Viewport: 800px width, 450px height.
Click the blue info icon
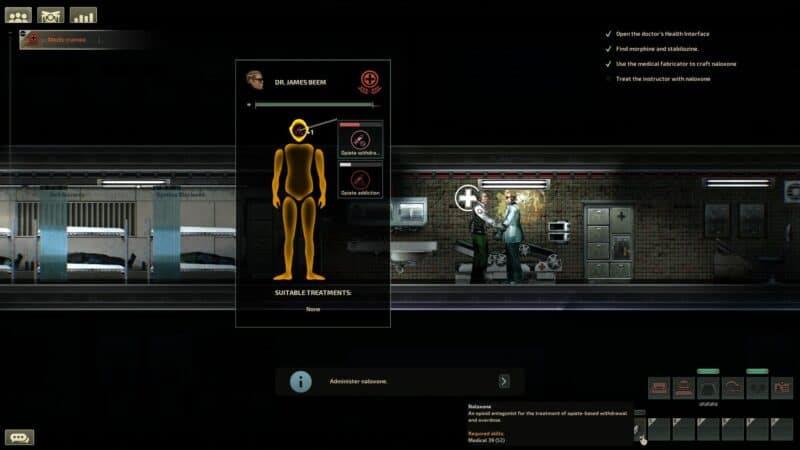tap(300, 381)
